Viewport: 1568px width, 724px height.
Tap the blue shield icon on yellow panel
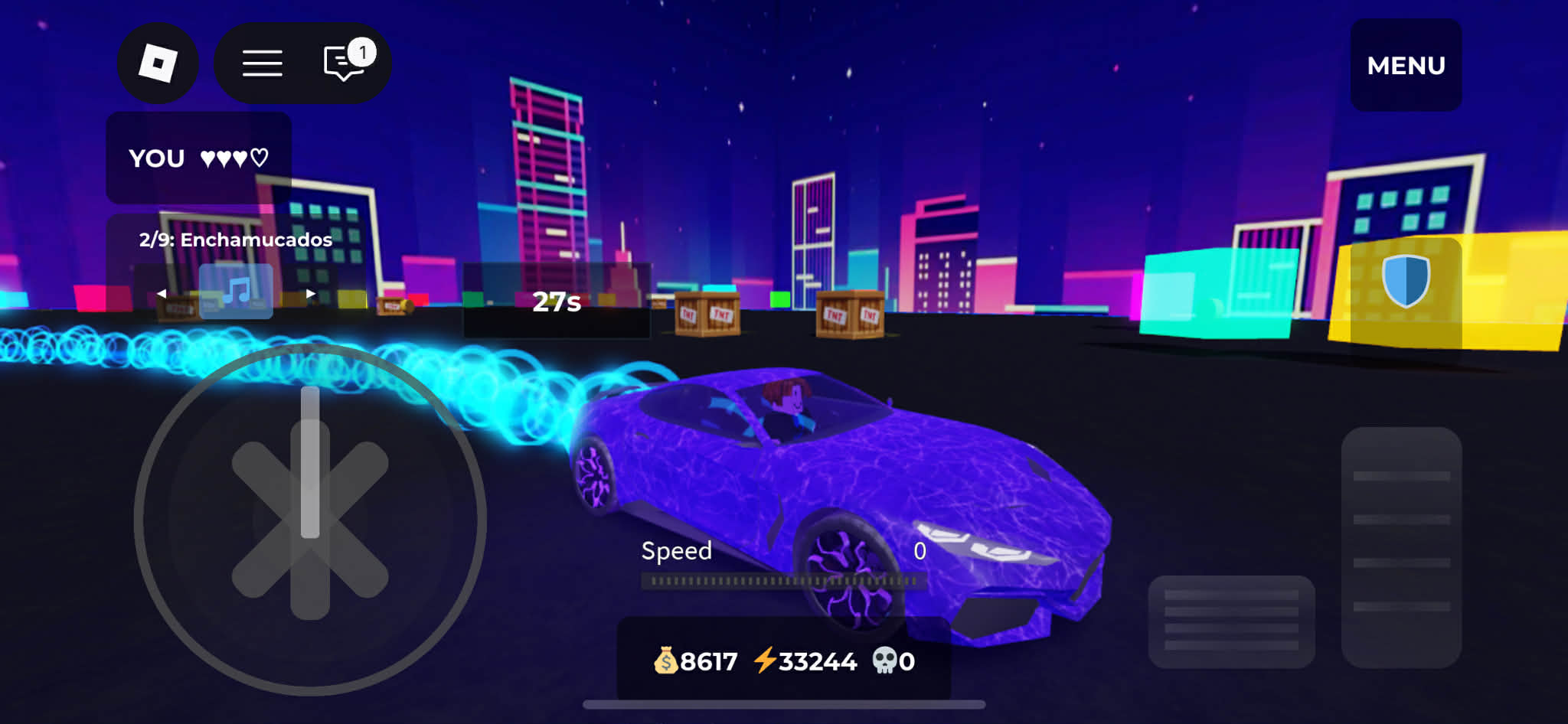(1406, 280)
